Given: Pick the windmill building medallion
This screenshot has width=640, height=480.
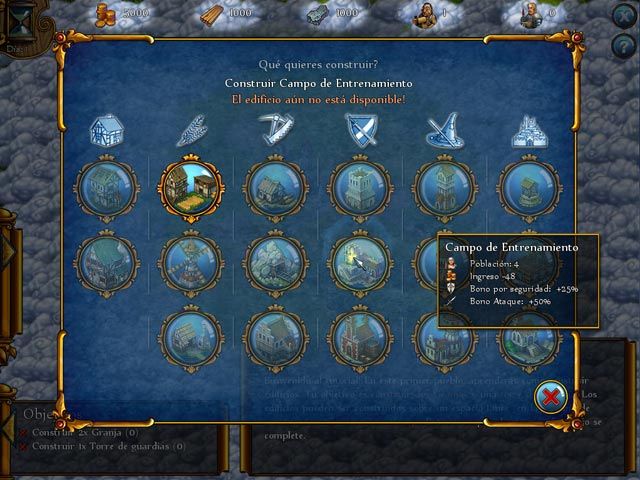Looking at the screenshot, I should (x=190, y=260).
